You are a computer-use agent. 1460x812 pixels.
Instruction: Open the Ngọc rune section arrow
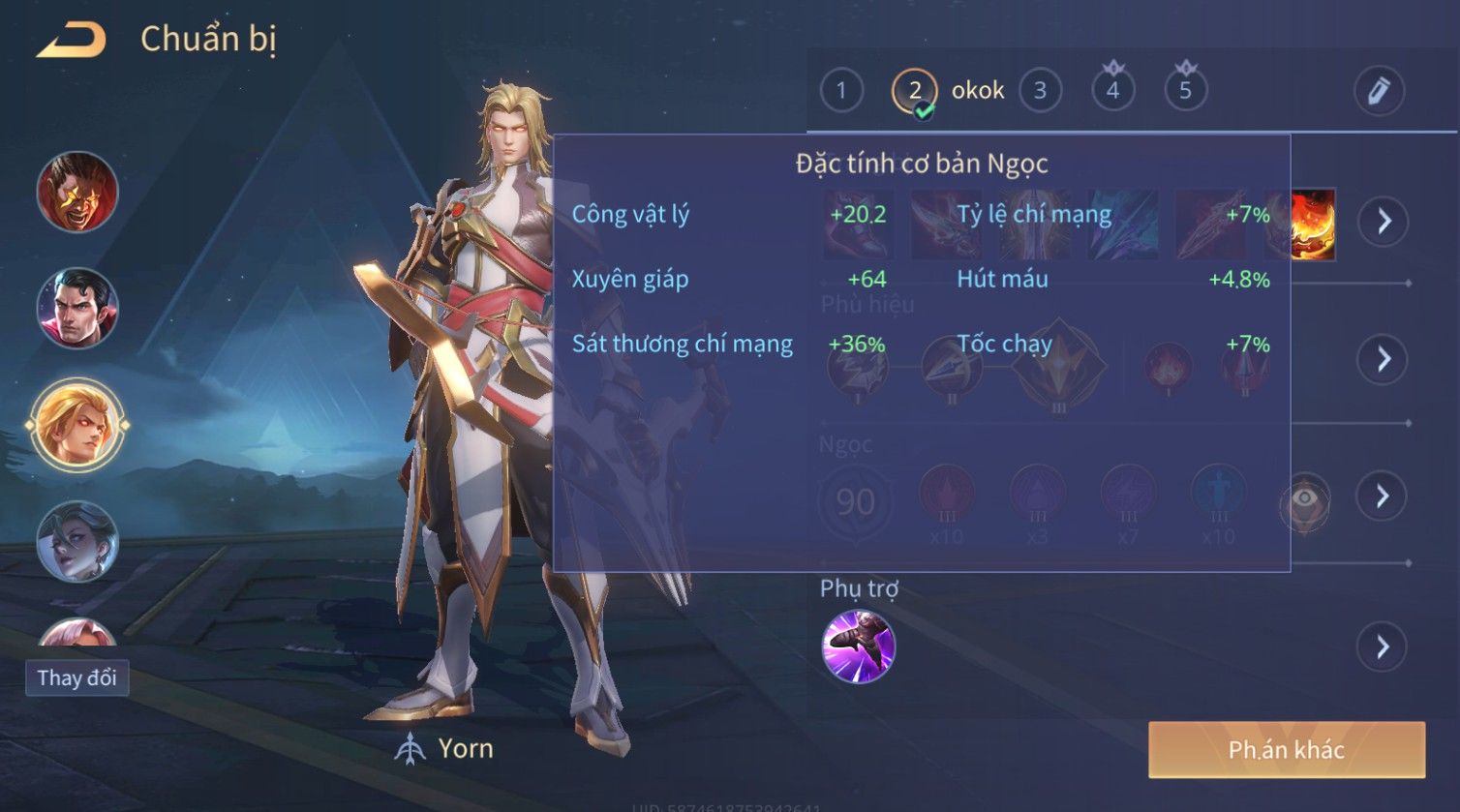click(1383, 496)
